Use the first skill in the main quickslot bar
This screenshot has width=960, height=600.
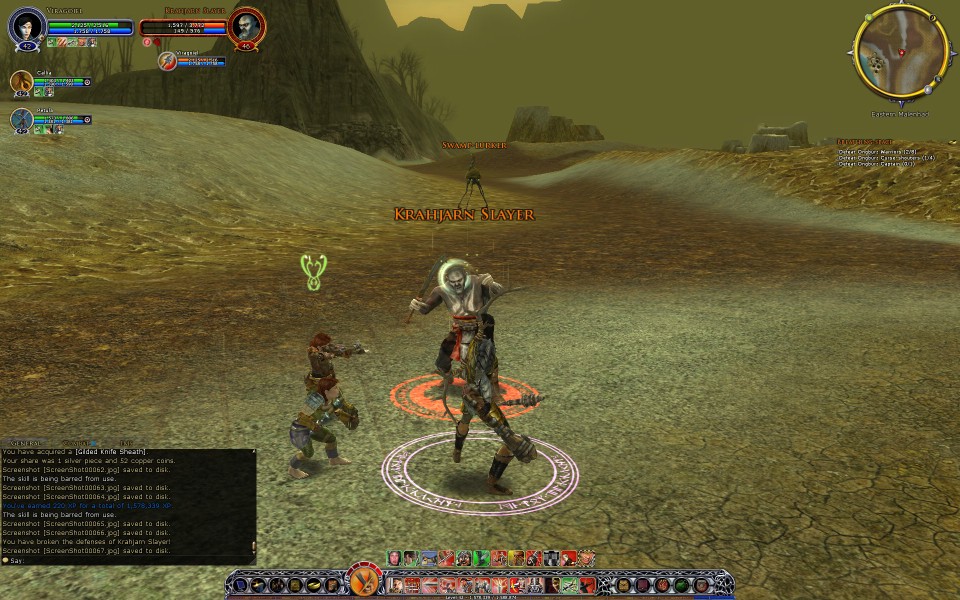click(x=394, y=584)
